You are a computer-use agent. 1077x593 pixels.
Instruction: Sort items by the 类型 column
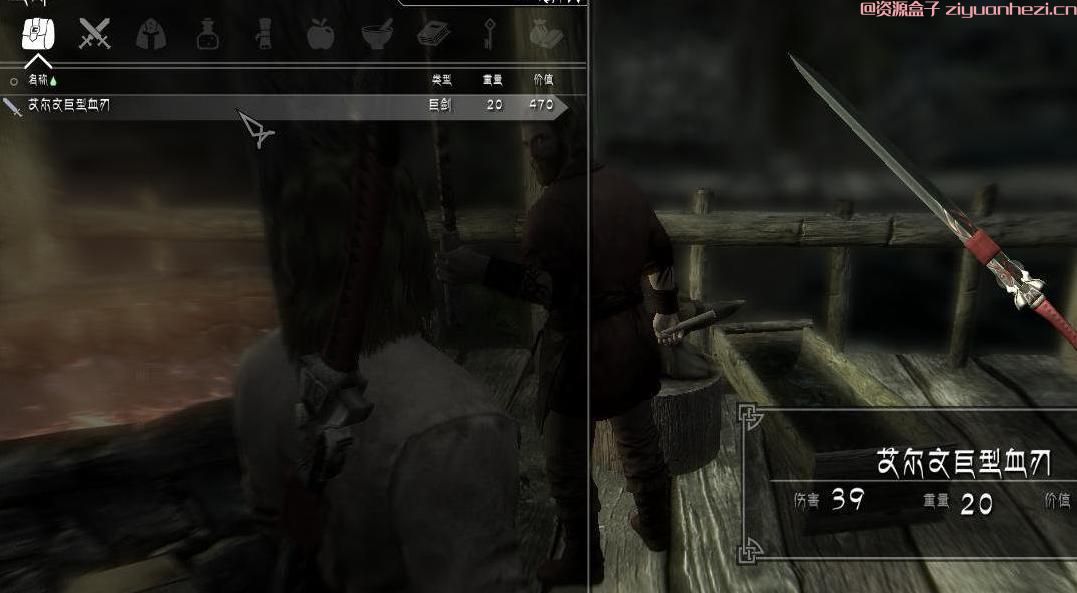pyautogui.click(x=441, y=80)
